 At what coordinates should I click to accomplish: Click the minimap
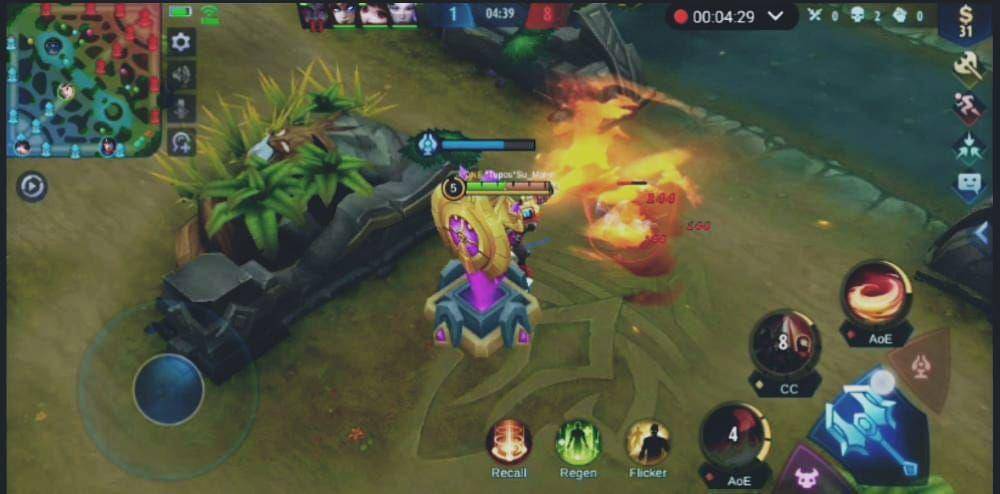pyautogui.click(x=82, y=80)
